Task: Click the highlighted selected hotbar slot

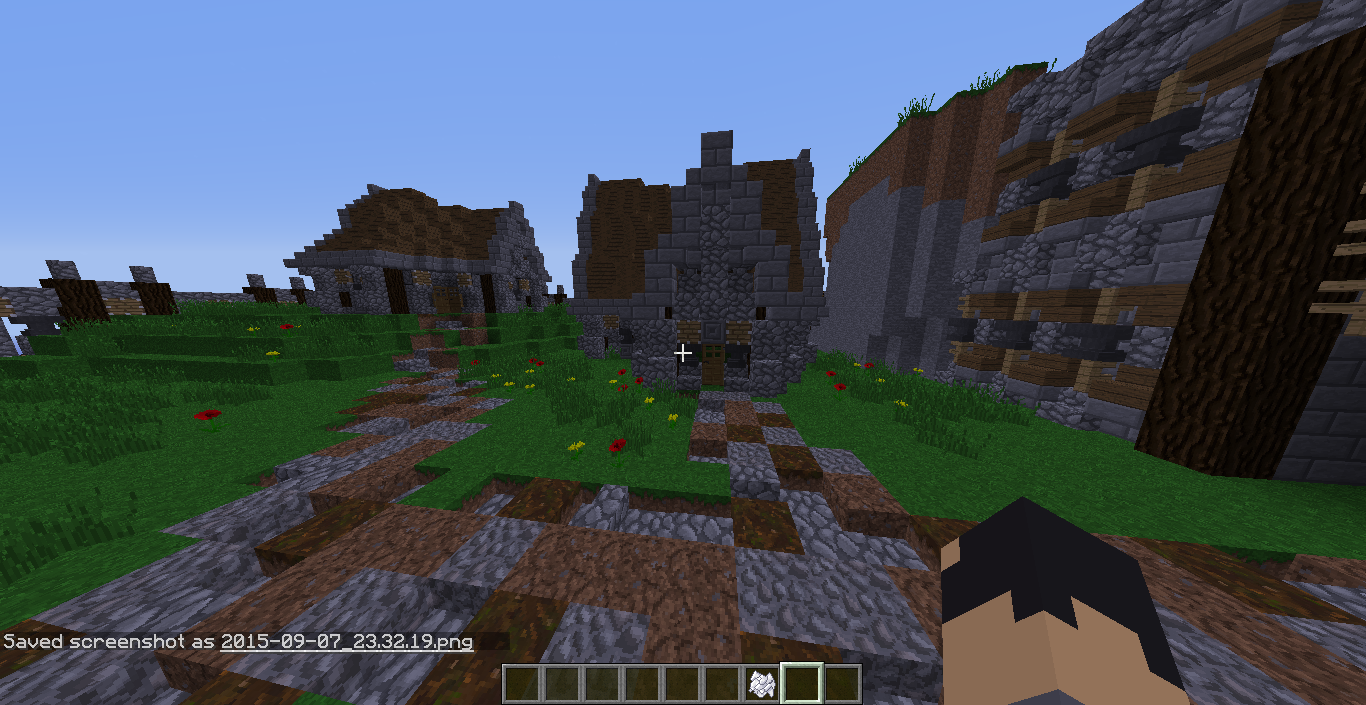Action: [801, 684]
